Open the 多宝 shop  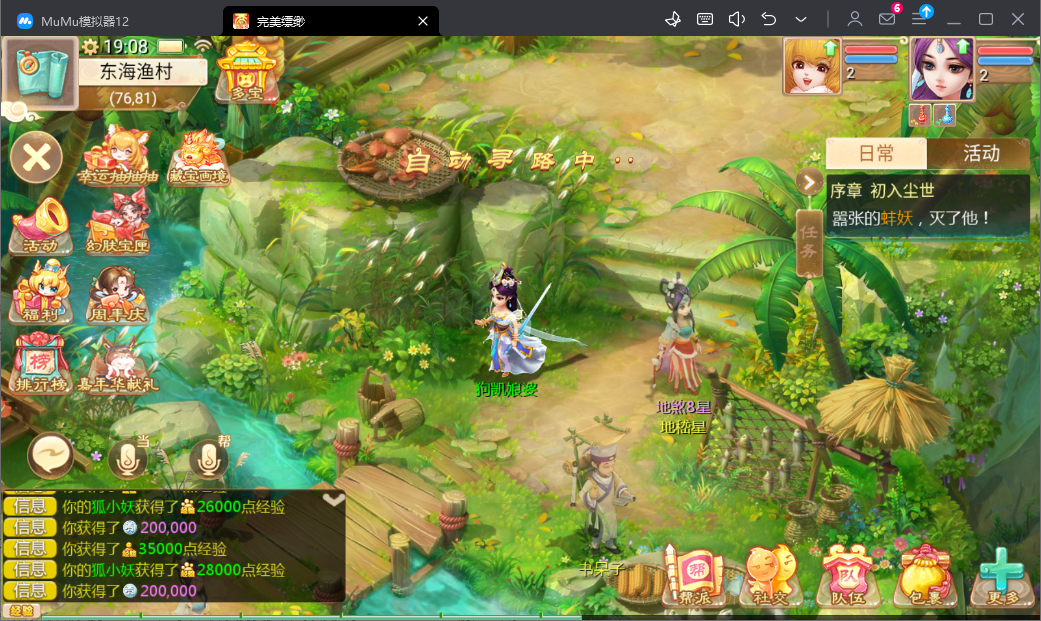(x=245, y=71)
